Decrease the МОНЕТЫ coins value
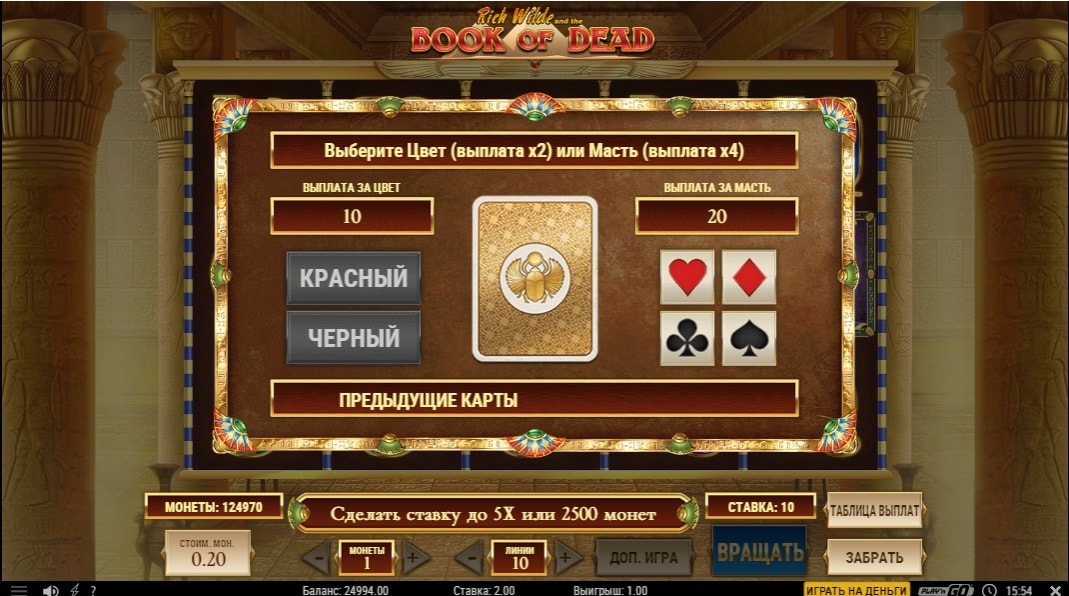1069x596 pixels. pos(316,557)
